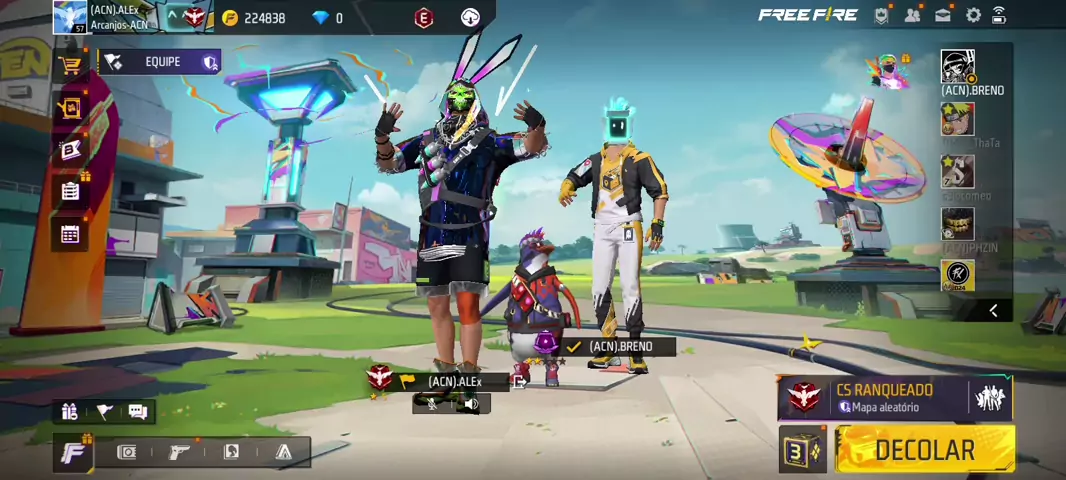This screenshot has height=480, width=1066.
Task: Start the match with the DECOLAR button
Action: coord(925,449)
